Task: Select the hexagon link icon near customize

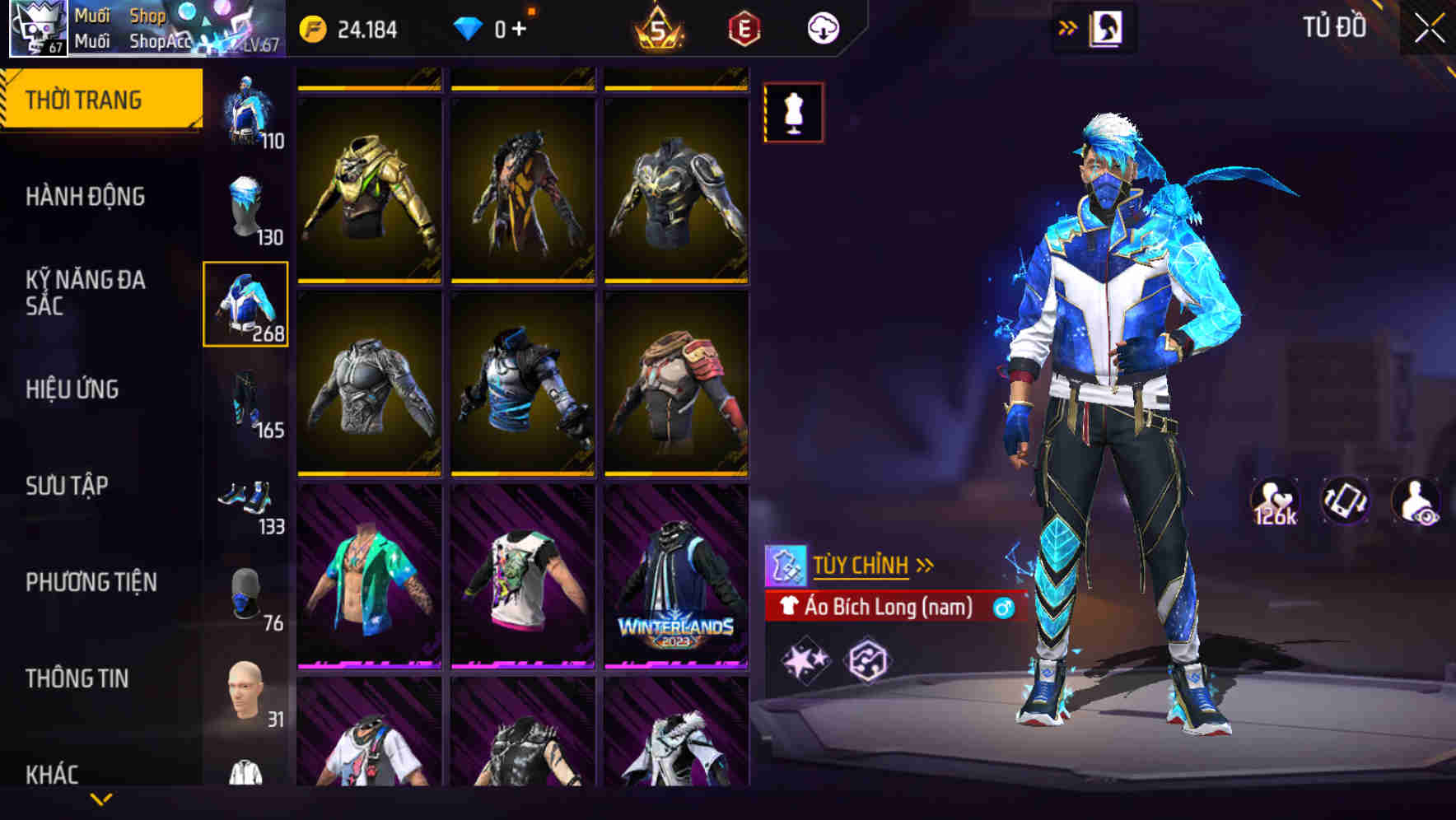Action: pyautogui.click(x=869, y=659)
